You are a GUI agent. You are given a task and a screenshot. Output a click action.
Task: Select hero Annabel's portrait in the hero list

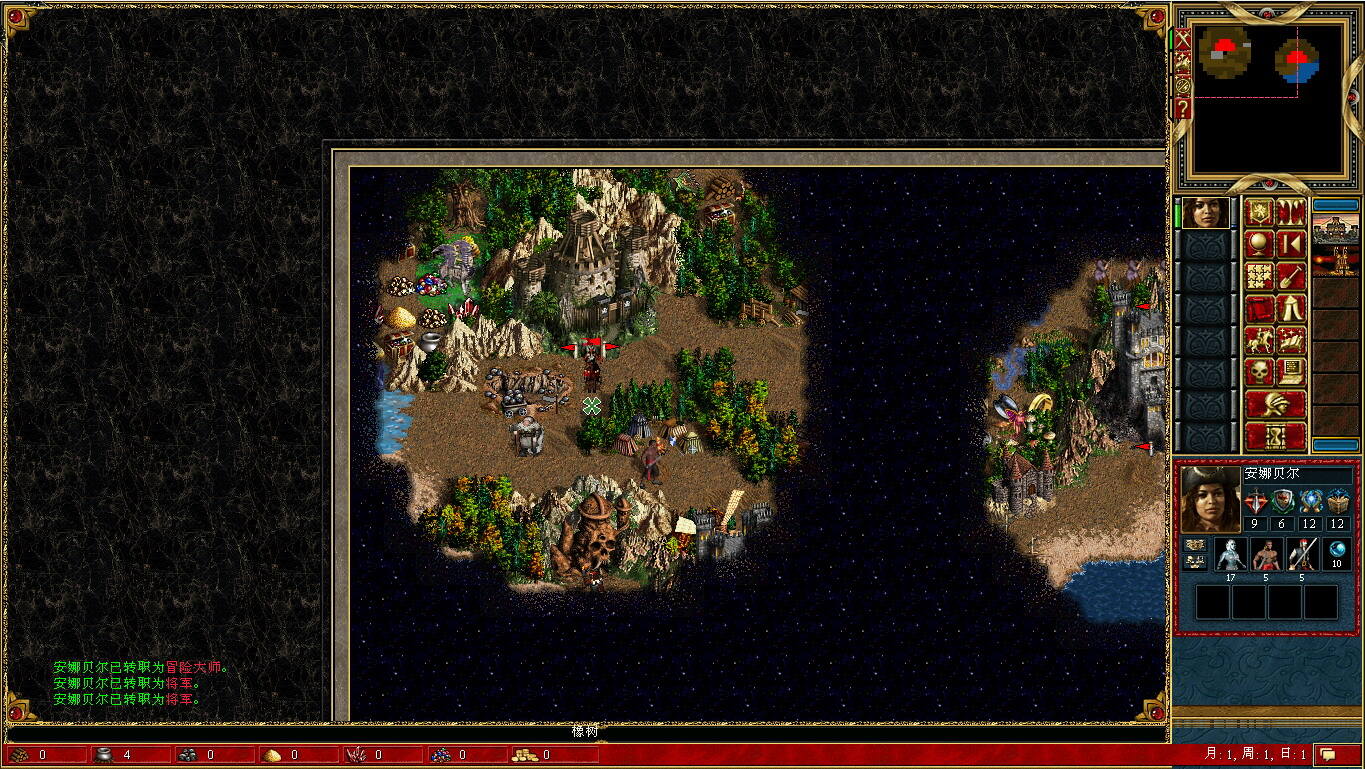point(1205,213)
